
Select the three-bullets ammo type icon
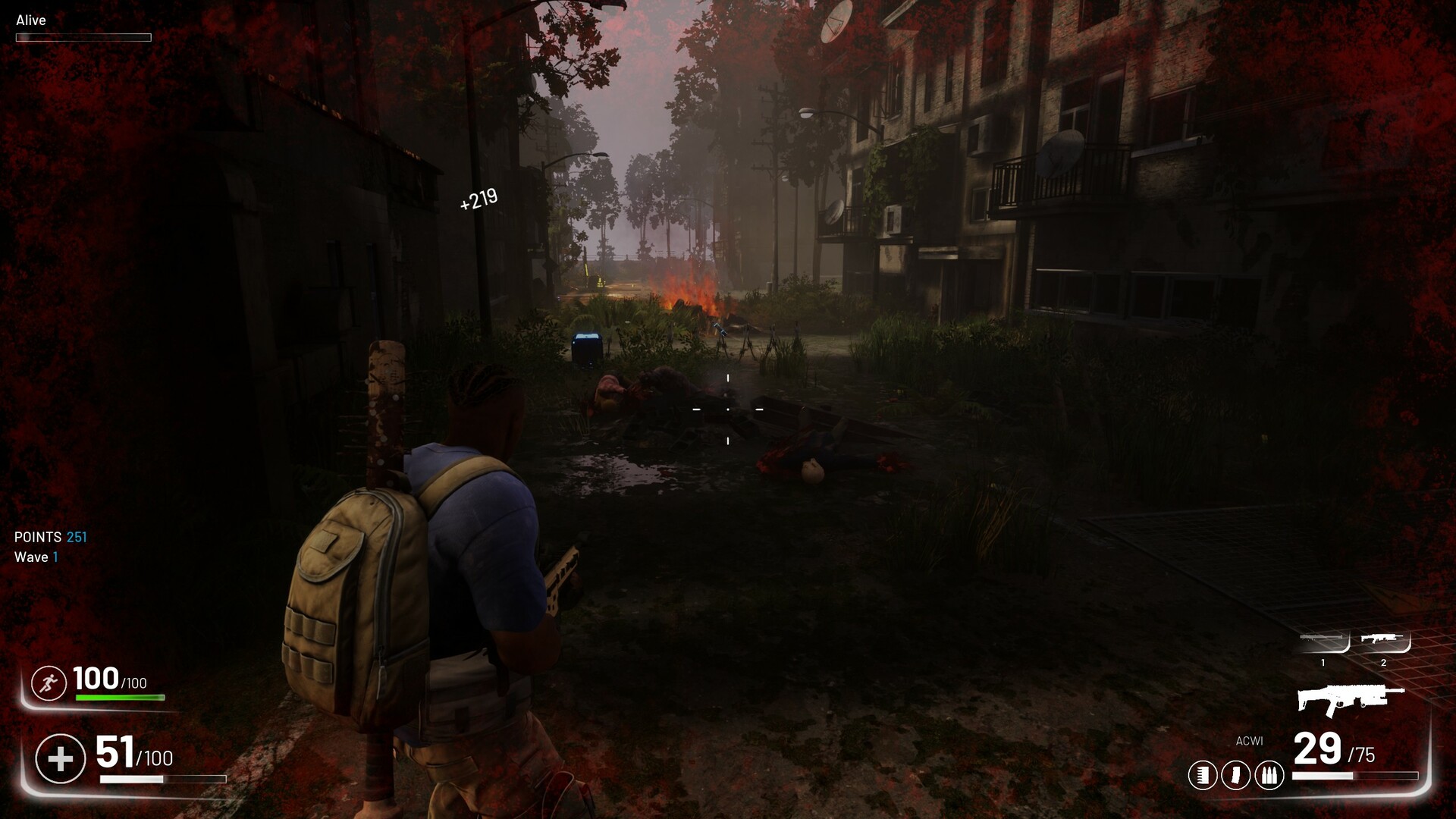click(1269, 775)
